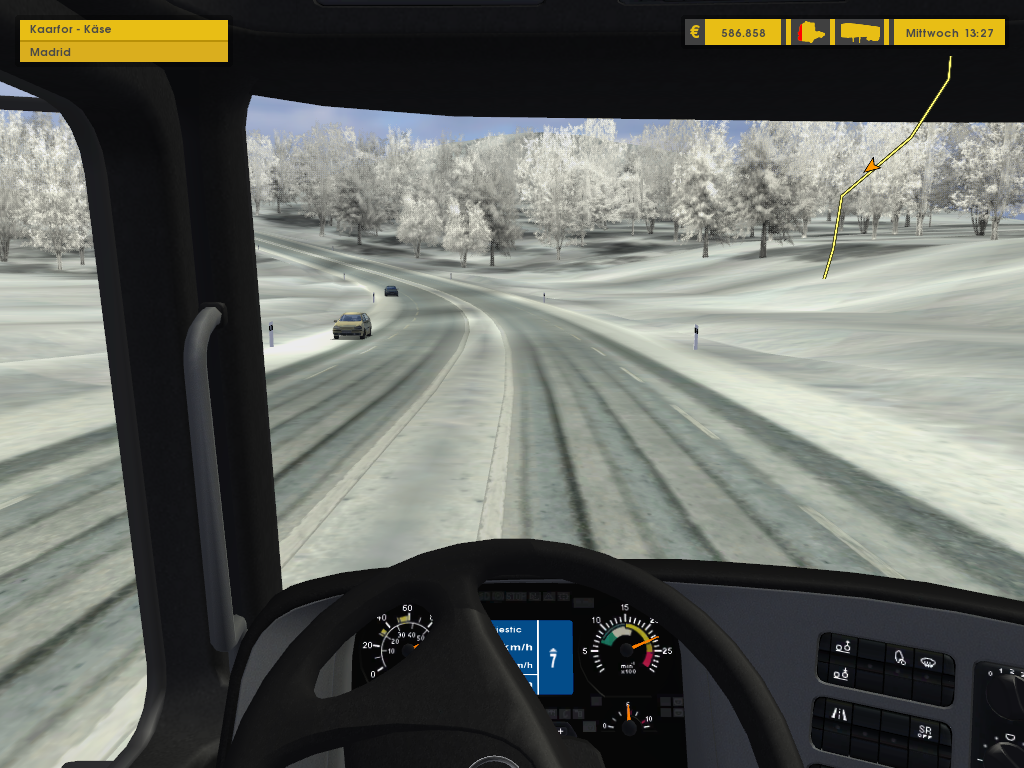Click the truck cab damage icon
Viewport: 1024px width, 768px height.
point(811,33)
